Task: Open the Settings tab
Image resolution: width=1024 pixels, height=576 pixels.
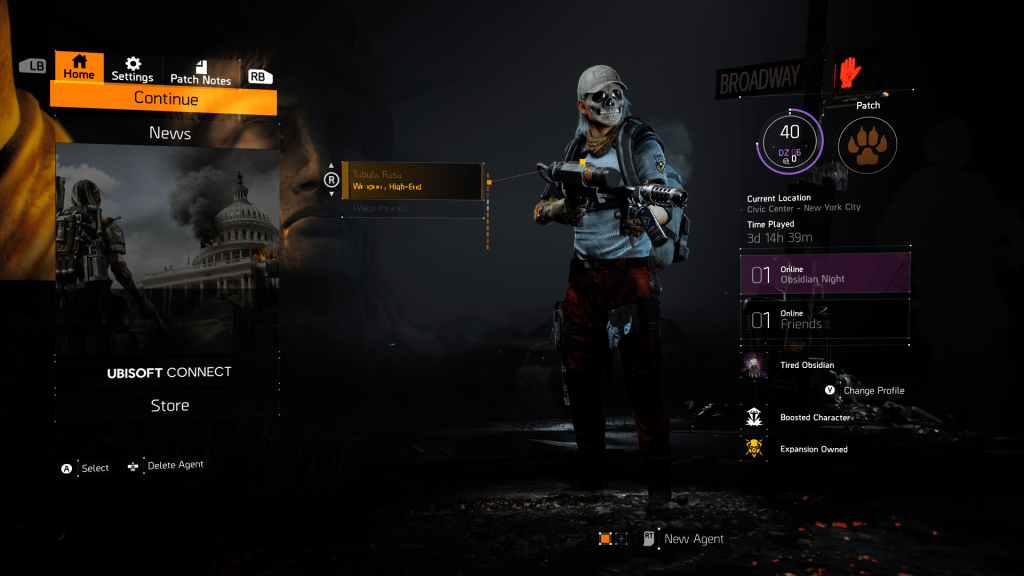Action: pos(132,70)
